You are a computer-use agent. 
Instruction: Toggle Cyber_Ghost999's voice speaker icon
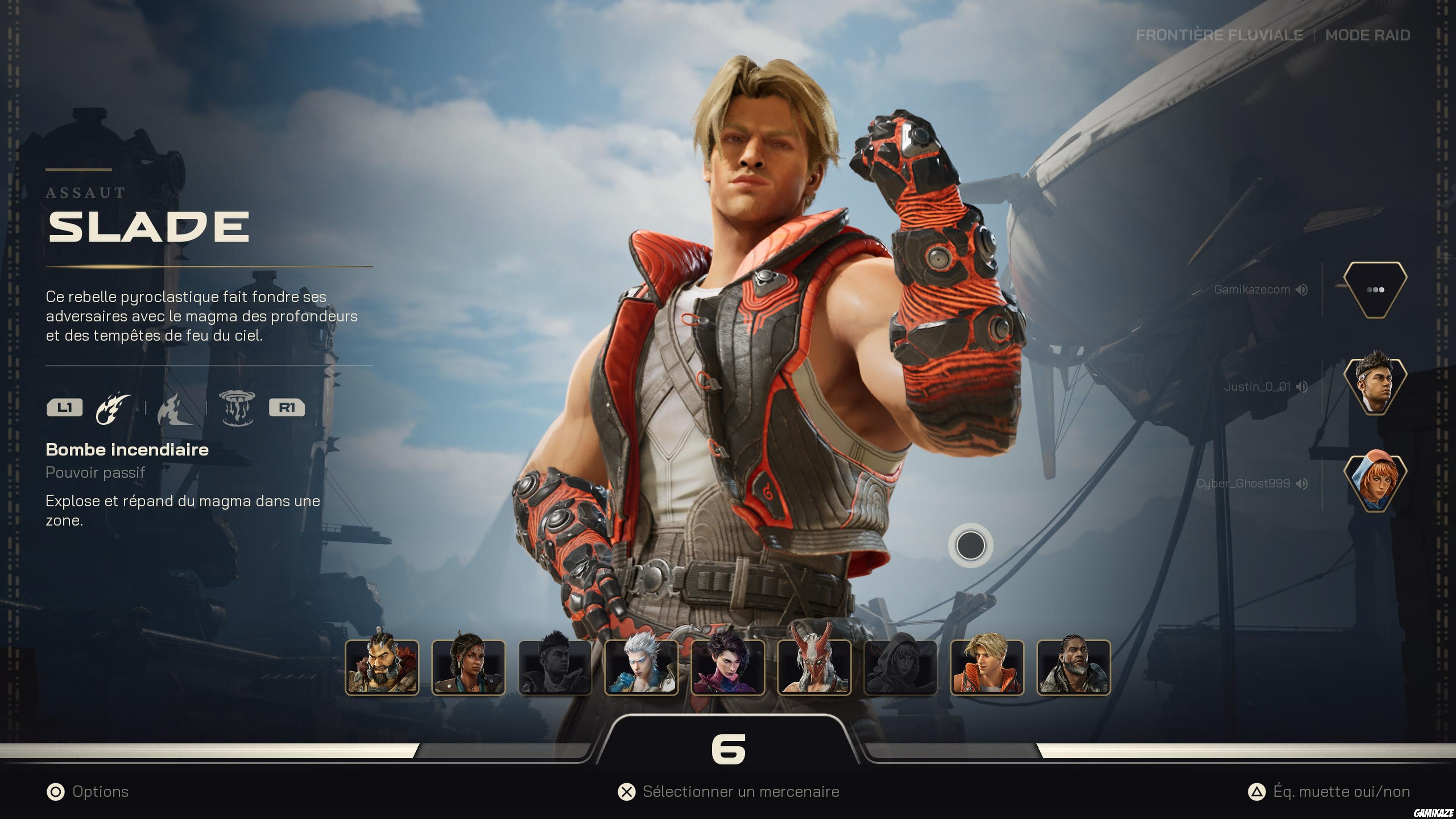click(x=1303, y=483)
